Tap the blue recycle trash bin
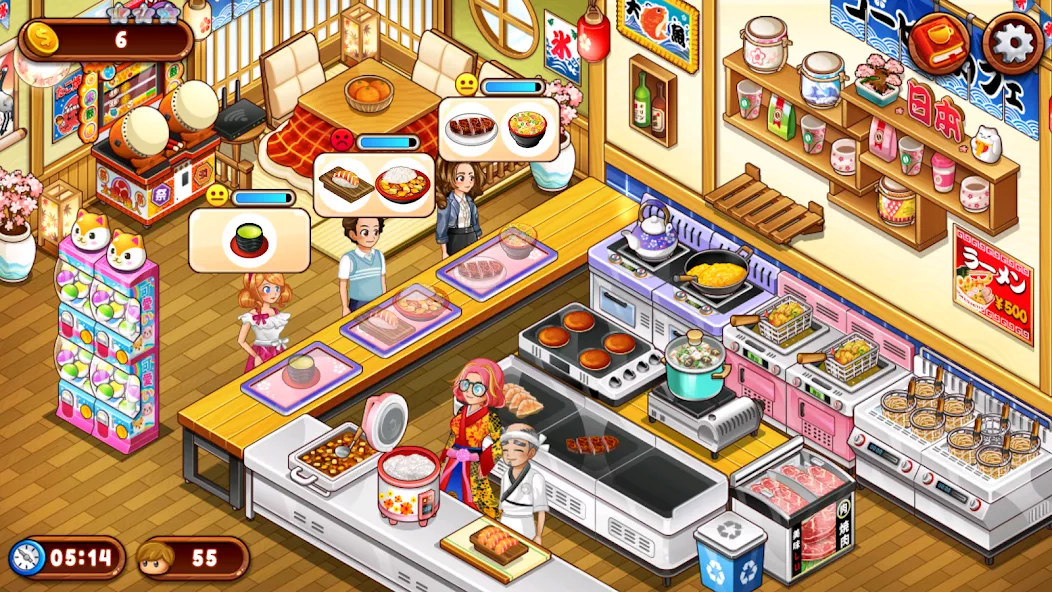 pos(730,551)
